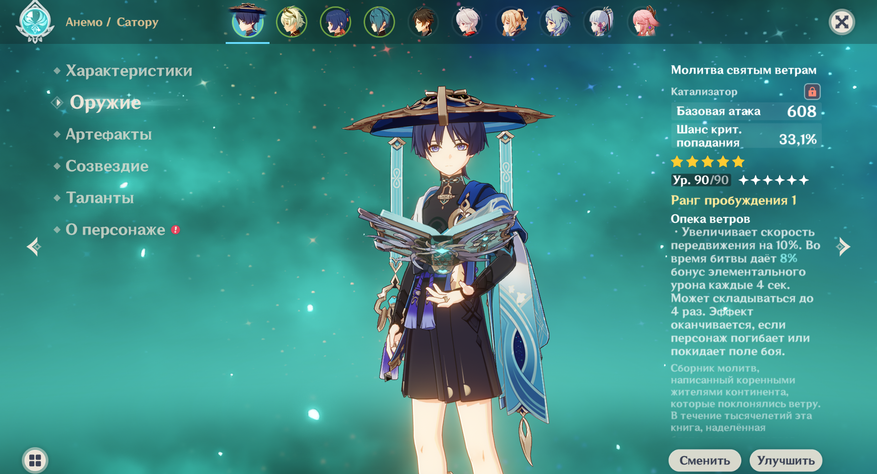Switch to previous character with left arrow
Image resolution: width=877 pixels, height=474 pixels.
(33, 246)
